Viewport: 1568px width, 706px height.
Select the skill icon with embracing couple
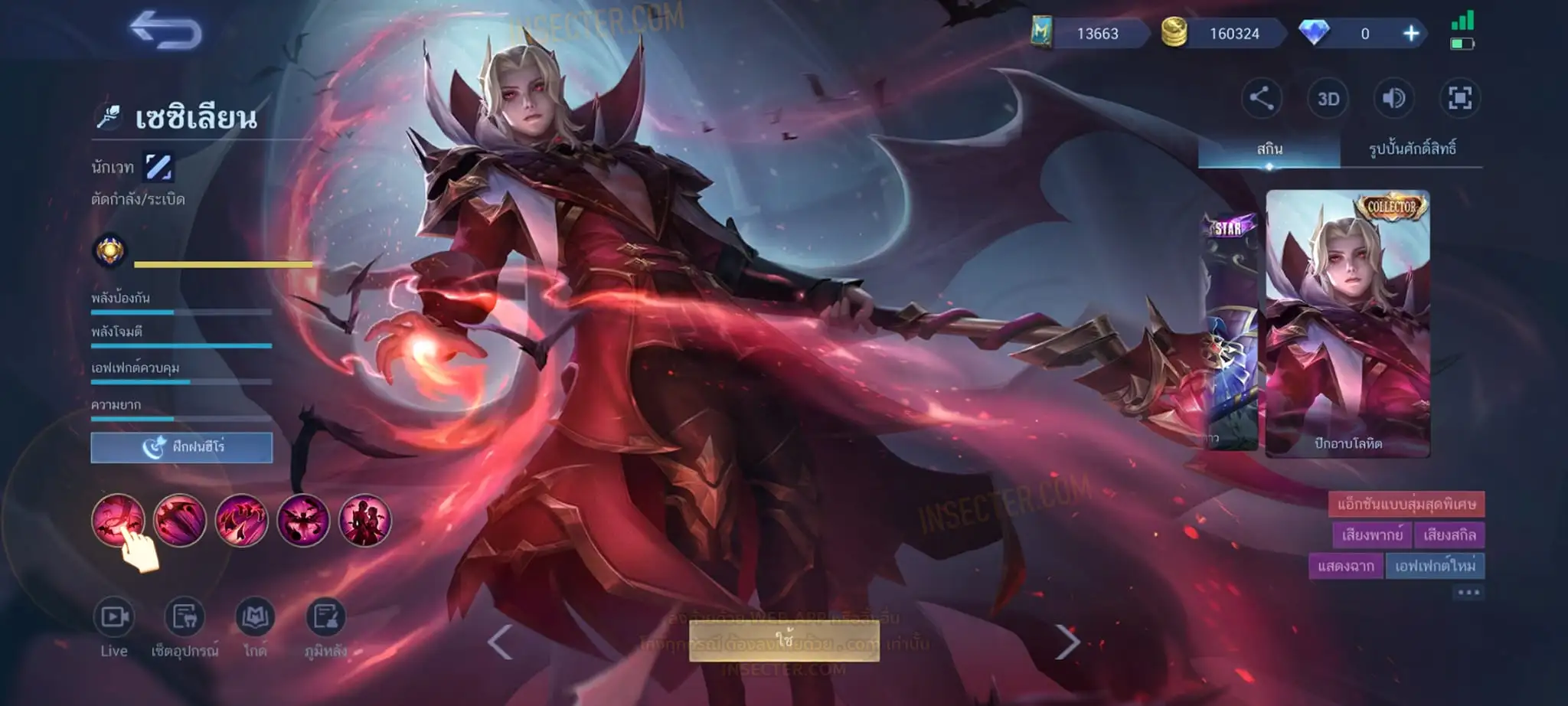(x=364, y=521)
